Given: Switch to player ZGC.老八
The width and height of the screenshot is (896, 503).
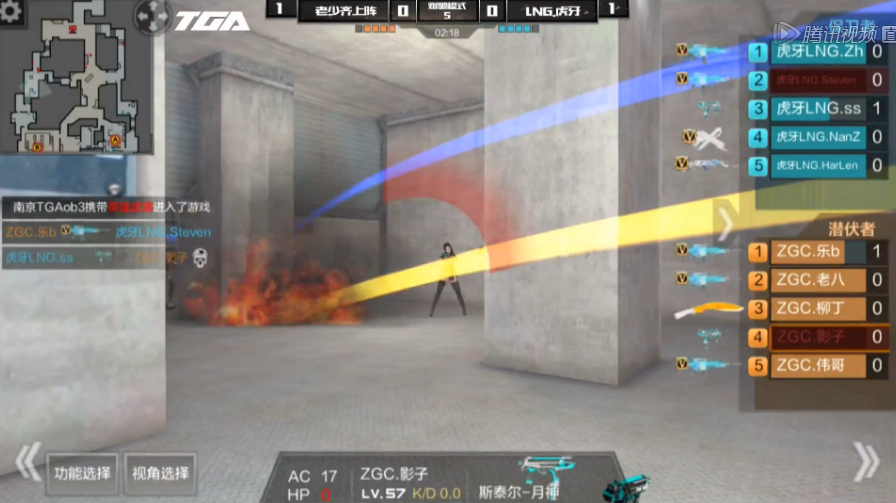Looking at the screenshot, I should 817,280.
